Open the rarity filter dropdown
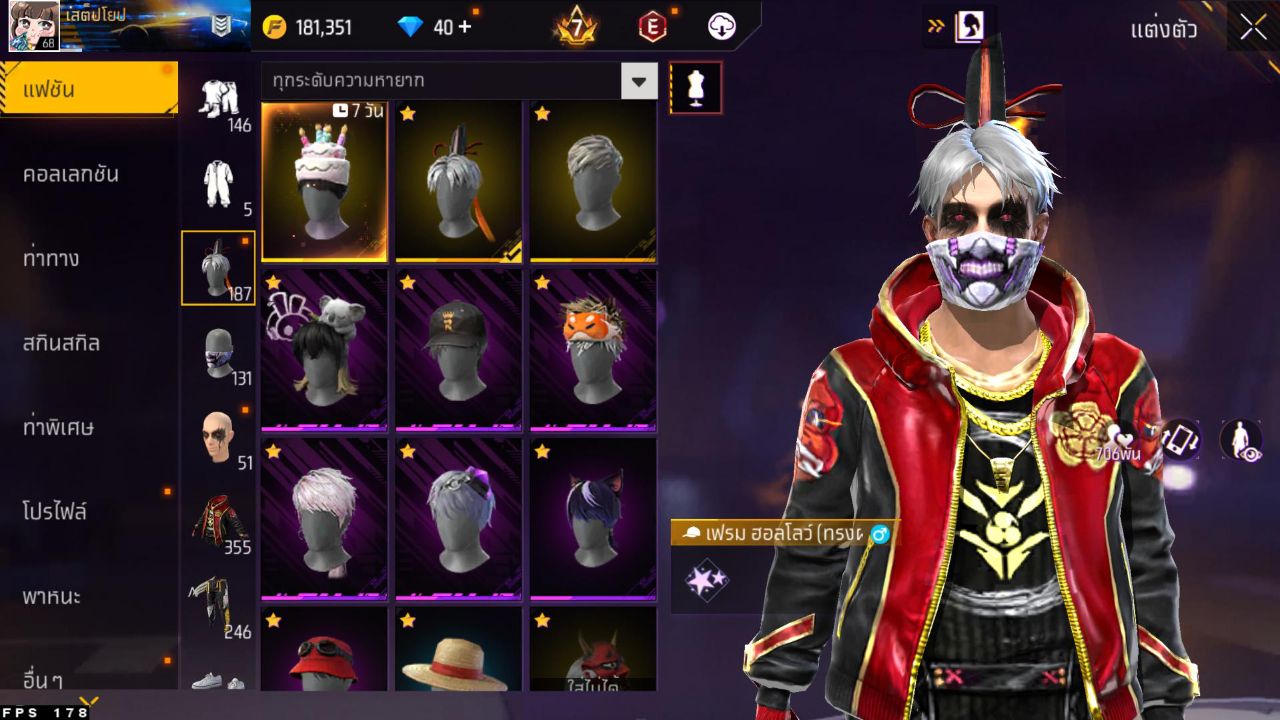Screen dimensions: 1280x720 click(639, 81)
